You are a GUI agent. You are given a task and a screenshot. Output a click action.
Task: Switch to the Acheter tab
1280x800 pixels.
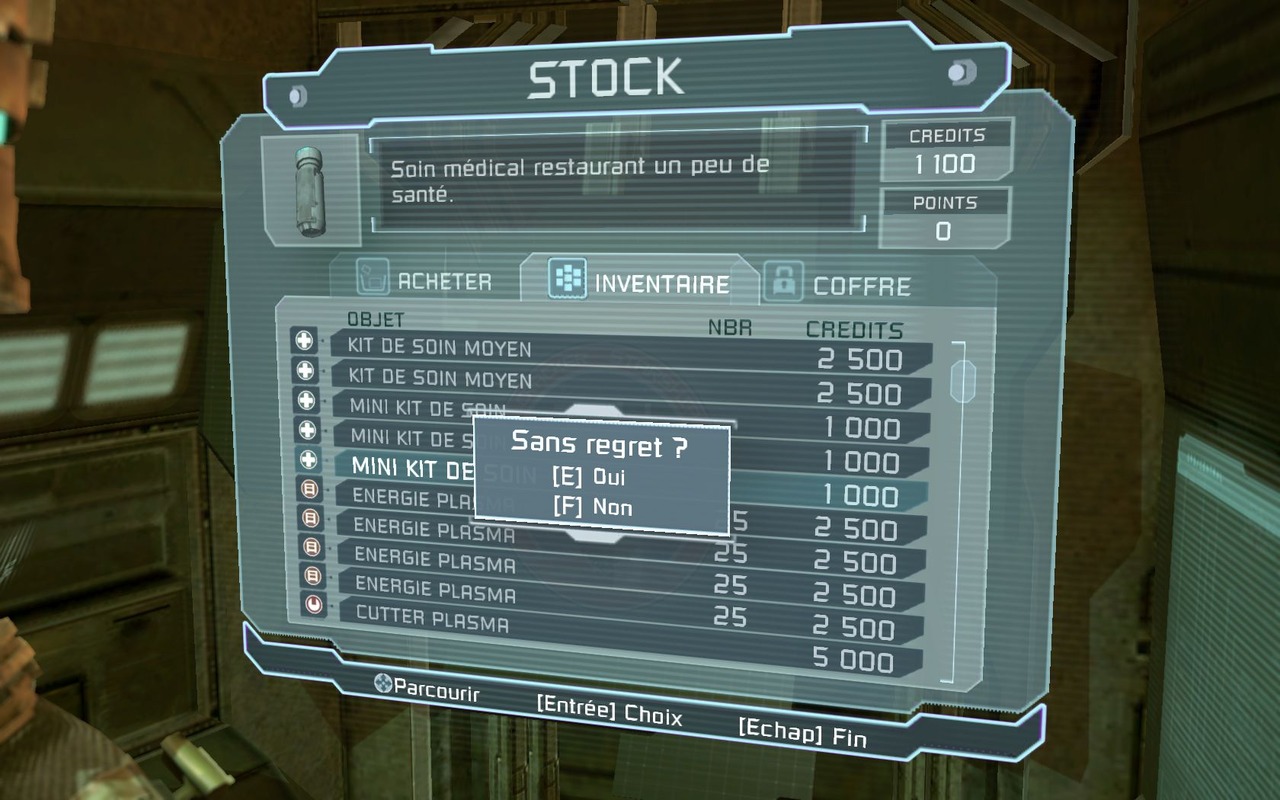coord(427,281)
